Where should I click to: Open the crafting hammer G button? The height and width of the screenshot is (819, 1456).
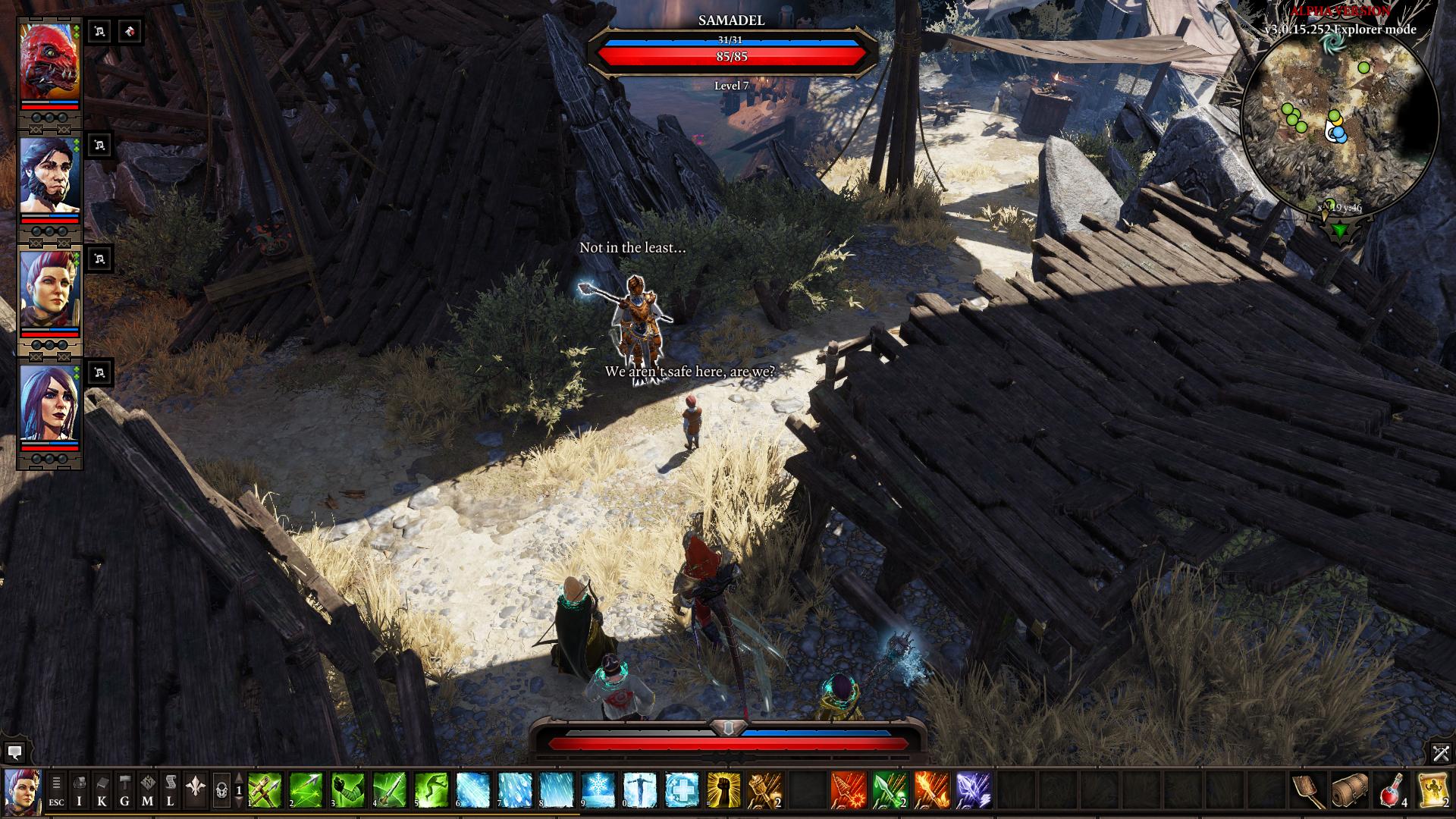(x=124, y=790)
